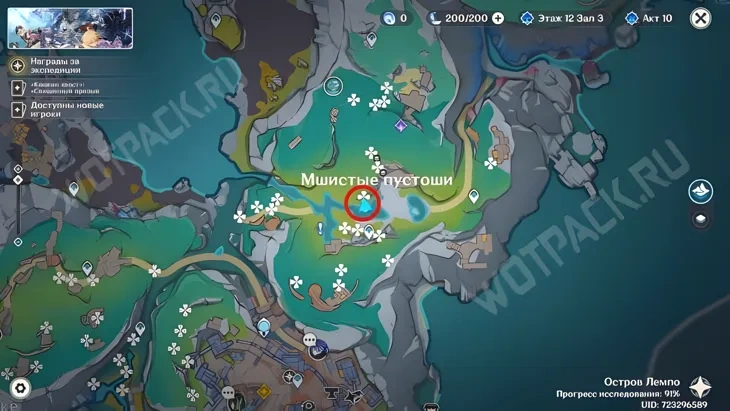Screen dimensions: 730x411
Task: Select the speech-bubble NPC map marker
Action: [x=310, y=341]
